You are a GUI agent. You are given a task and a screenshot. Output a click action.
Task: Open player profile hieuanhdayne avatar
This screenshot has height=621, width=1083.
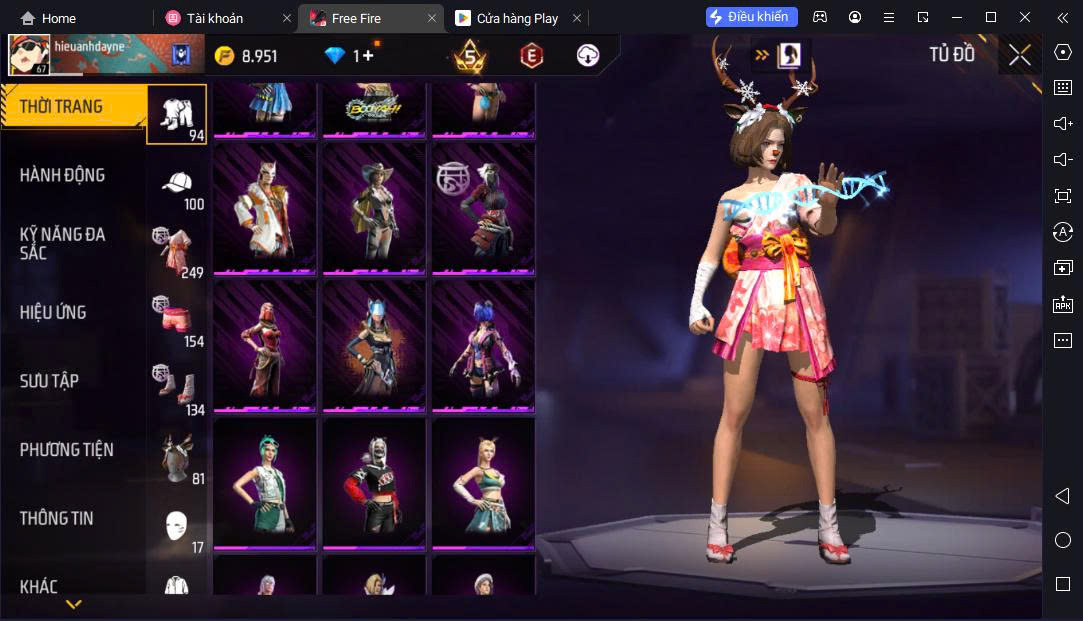(30, 55)
